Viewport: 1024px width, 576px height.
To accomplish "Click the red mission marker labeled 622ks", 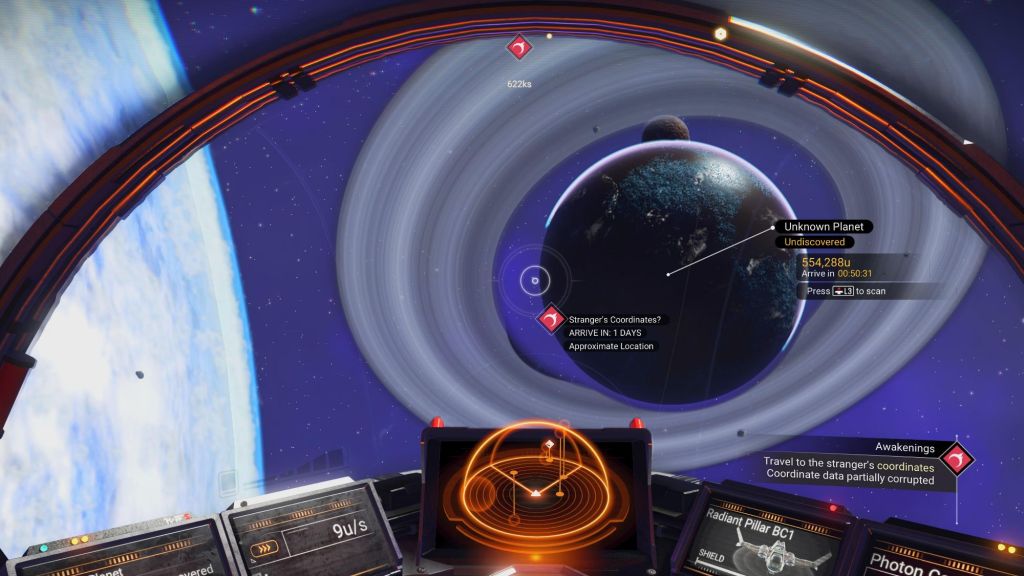I will pos(519,47).
